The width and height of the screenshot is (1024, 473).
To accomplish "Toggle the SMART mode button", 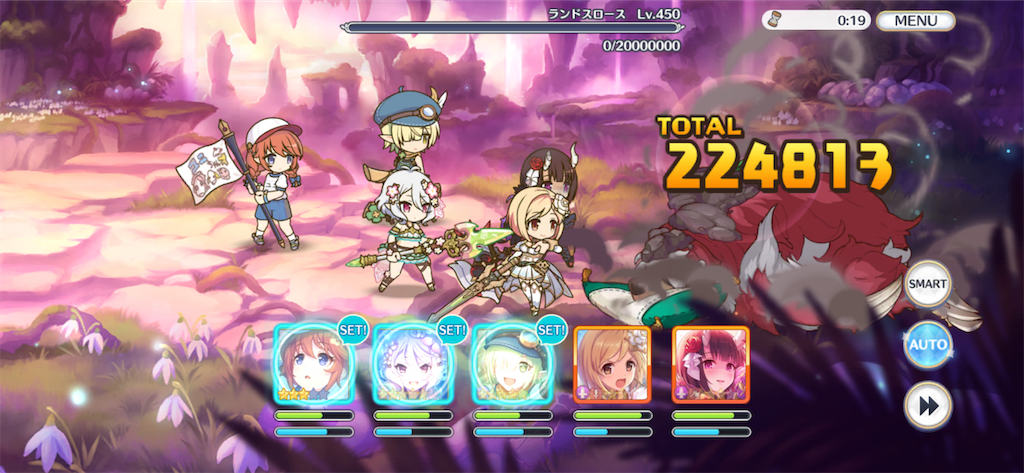I will [927, 284].
